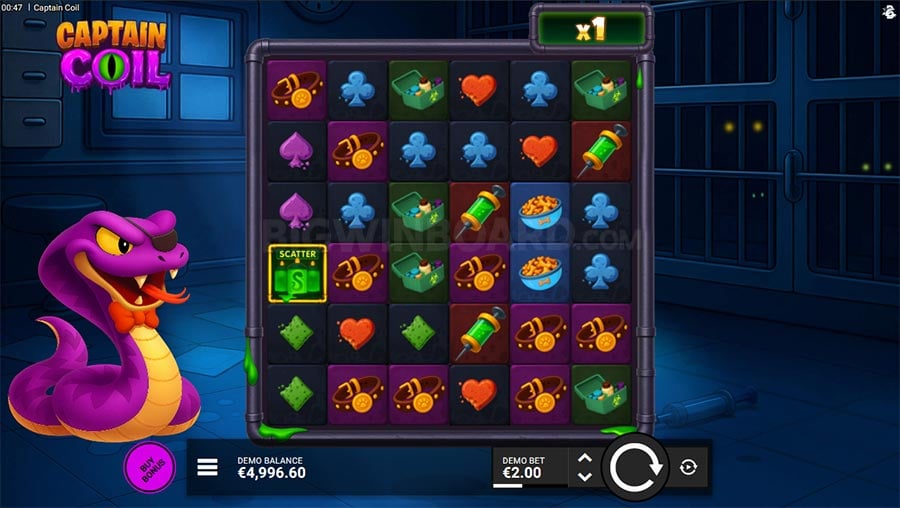Click the Hacksaw logo icon in the corner
900x508 pixels.
(x=889, y=10)
